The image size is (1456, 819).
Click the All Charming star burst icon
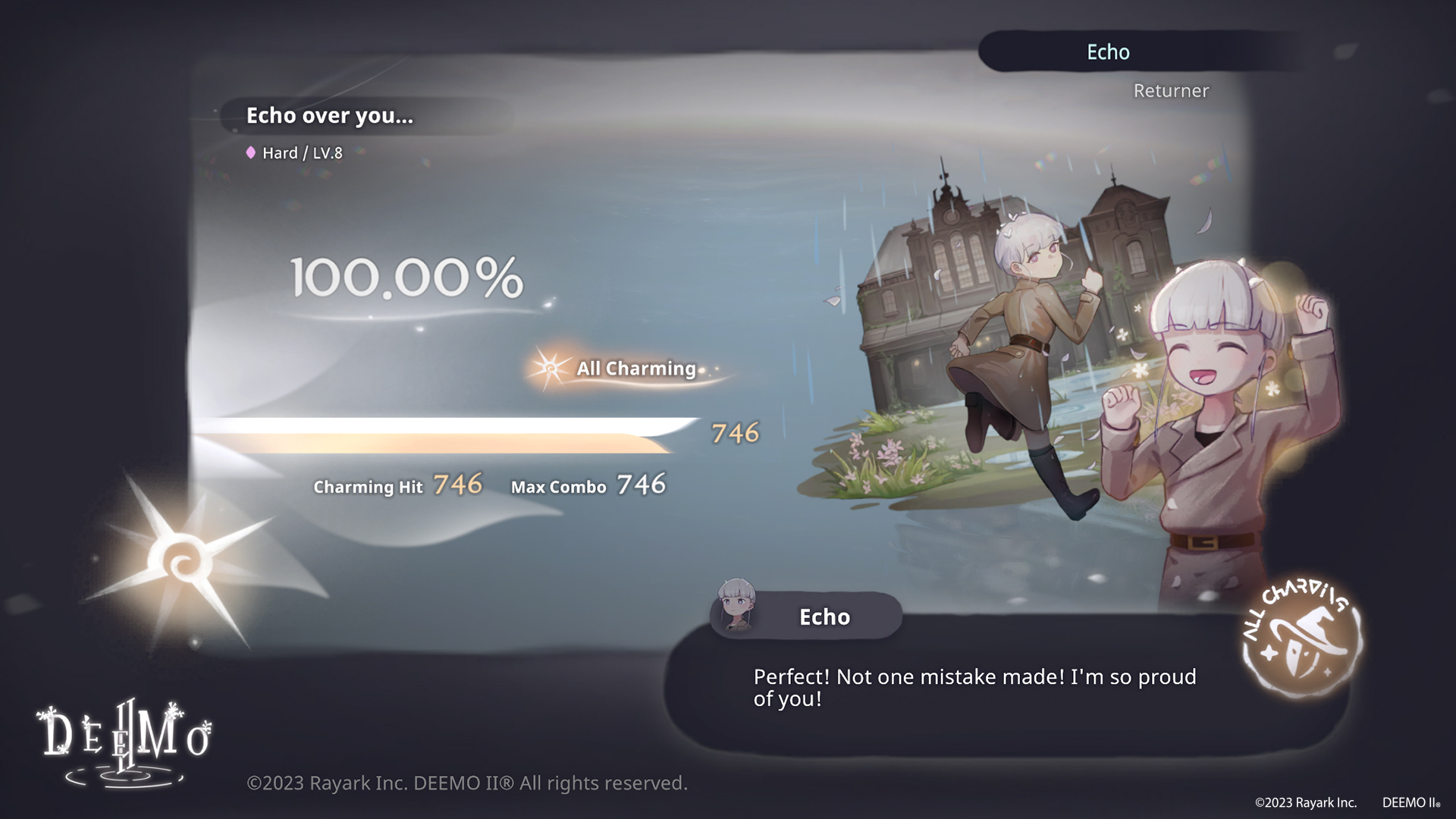coord(549,369)
